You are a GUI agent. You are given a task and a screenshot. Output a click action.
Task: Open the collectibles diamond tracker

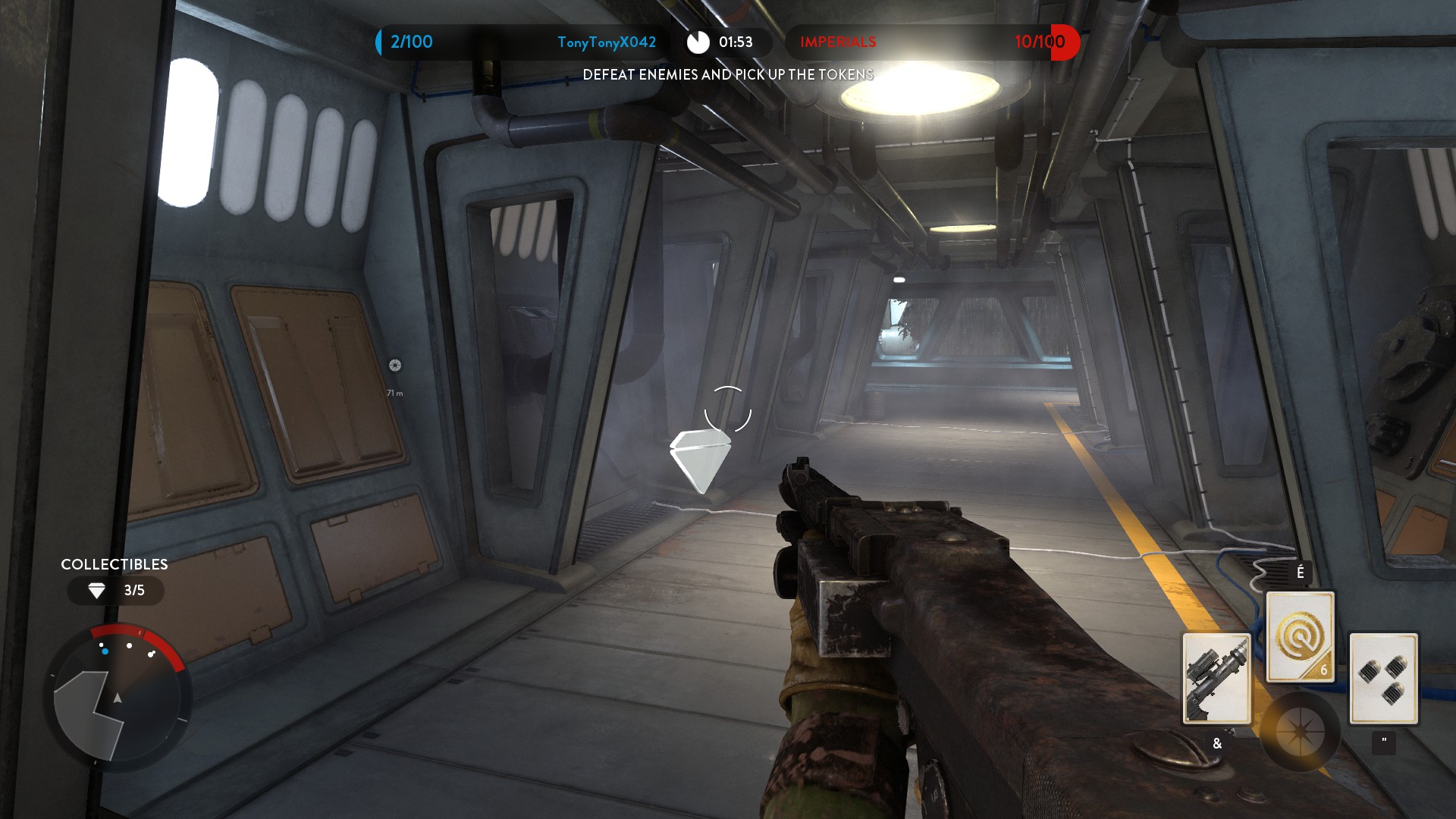tap(115, 590)
